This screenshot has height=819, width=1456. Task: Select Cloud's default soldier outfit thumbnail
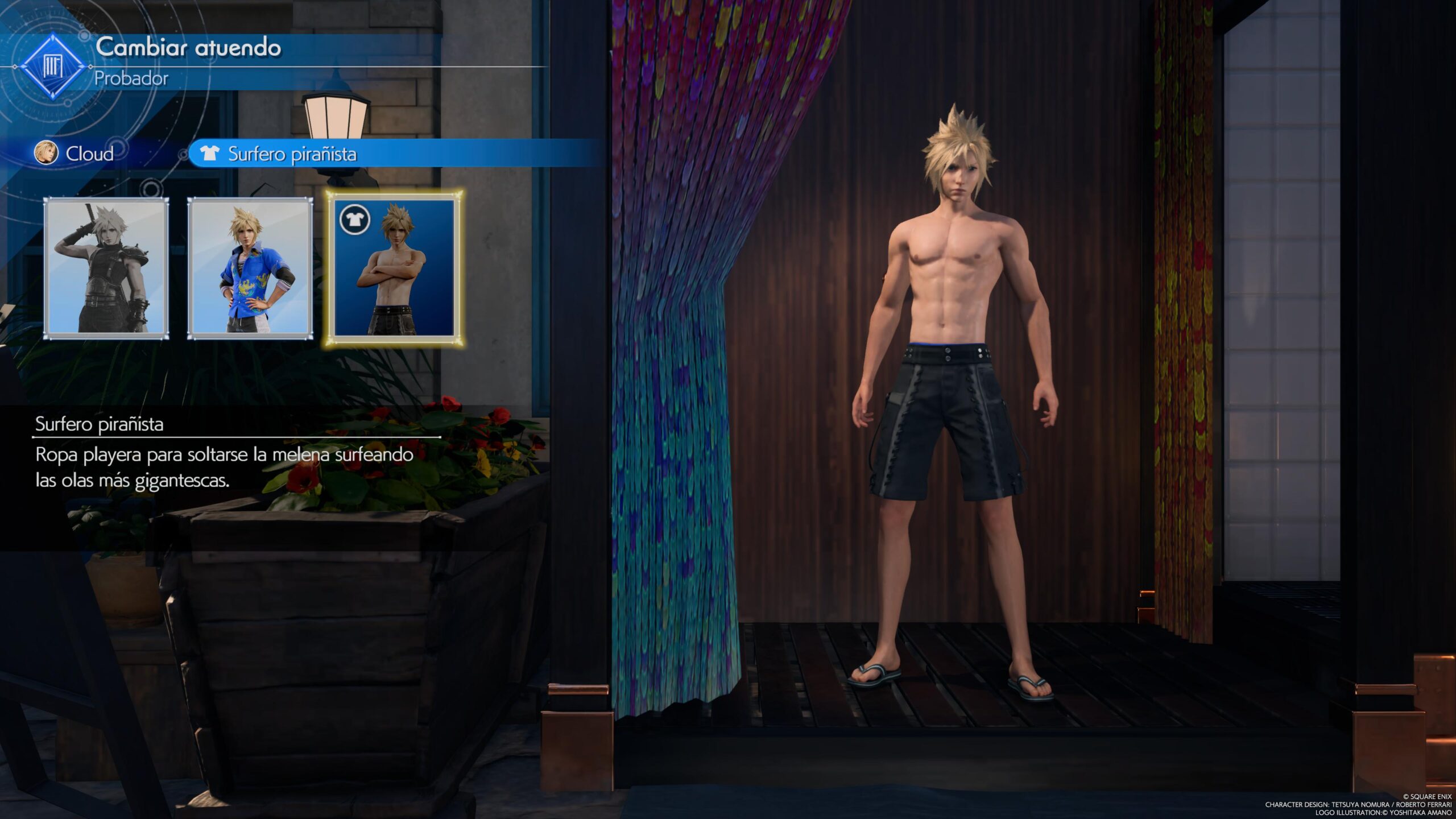click(106, 268)
